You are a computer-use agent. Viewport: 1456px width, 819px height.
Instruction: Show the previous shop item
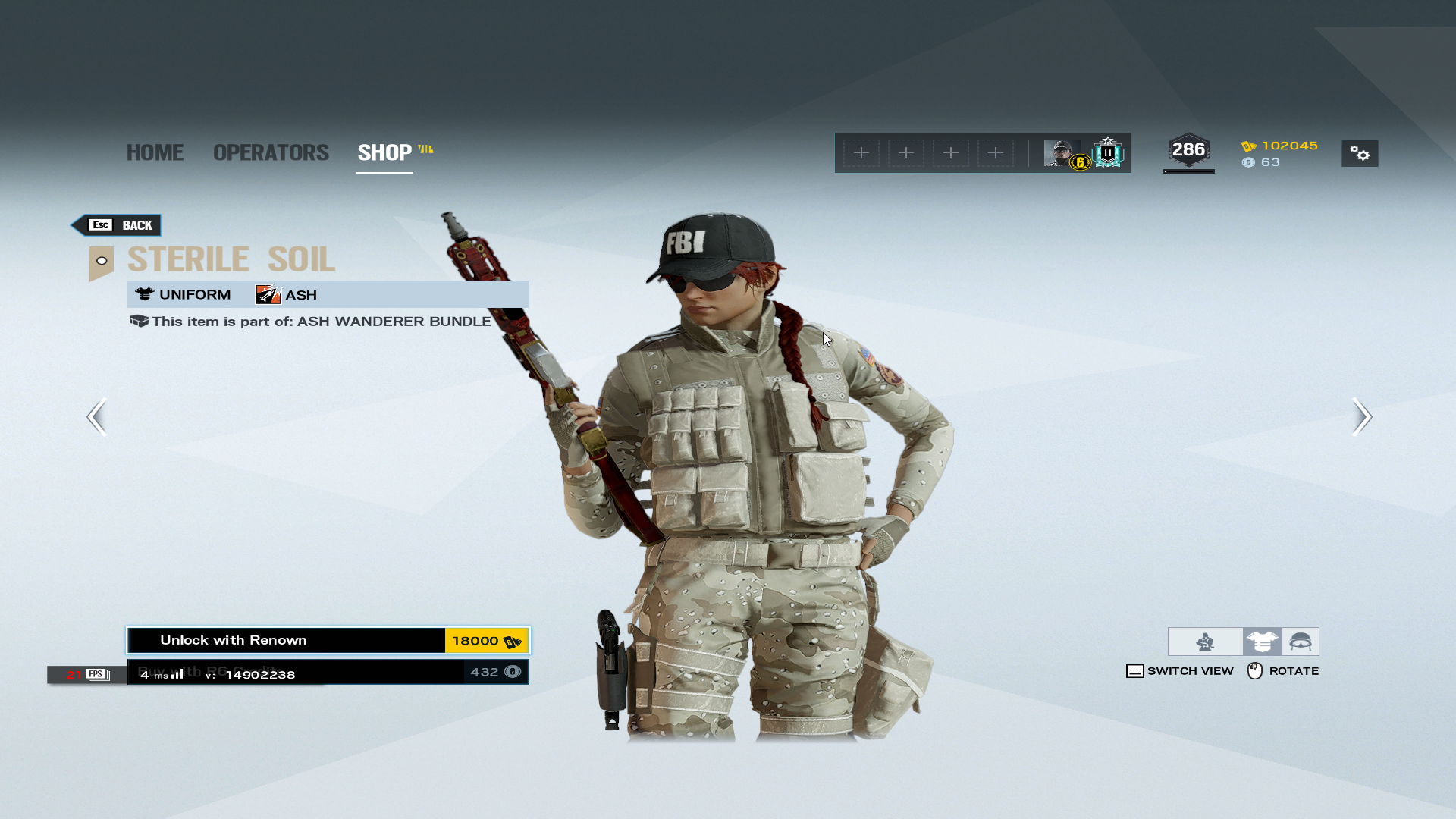[x=97, y=416]
